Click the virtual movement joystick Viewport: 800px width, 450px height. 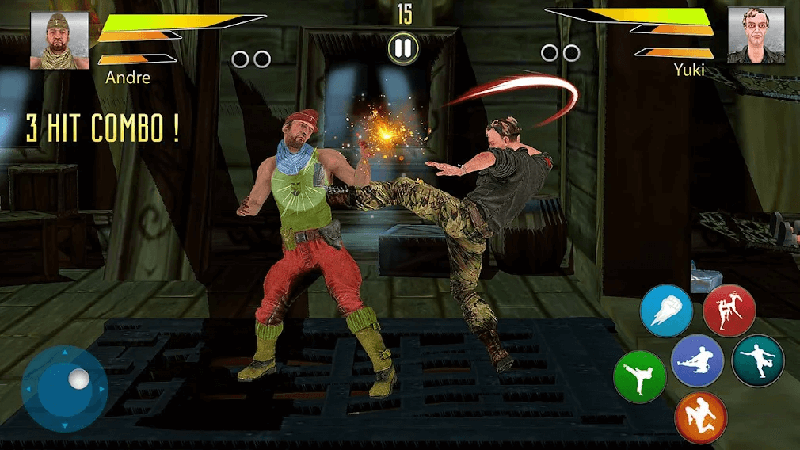coord(65,389)
